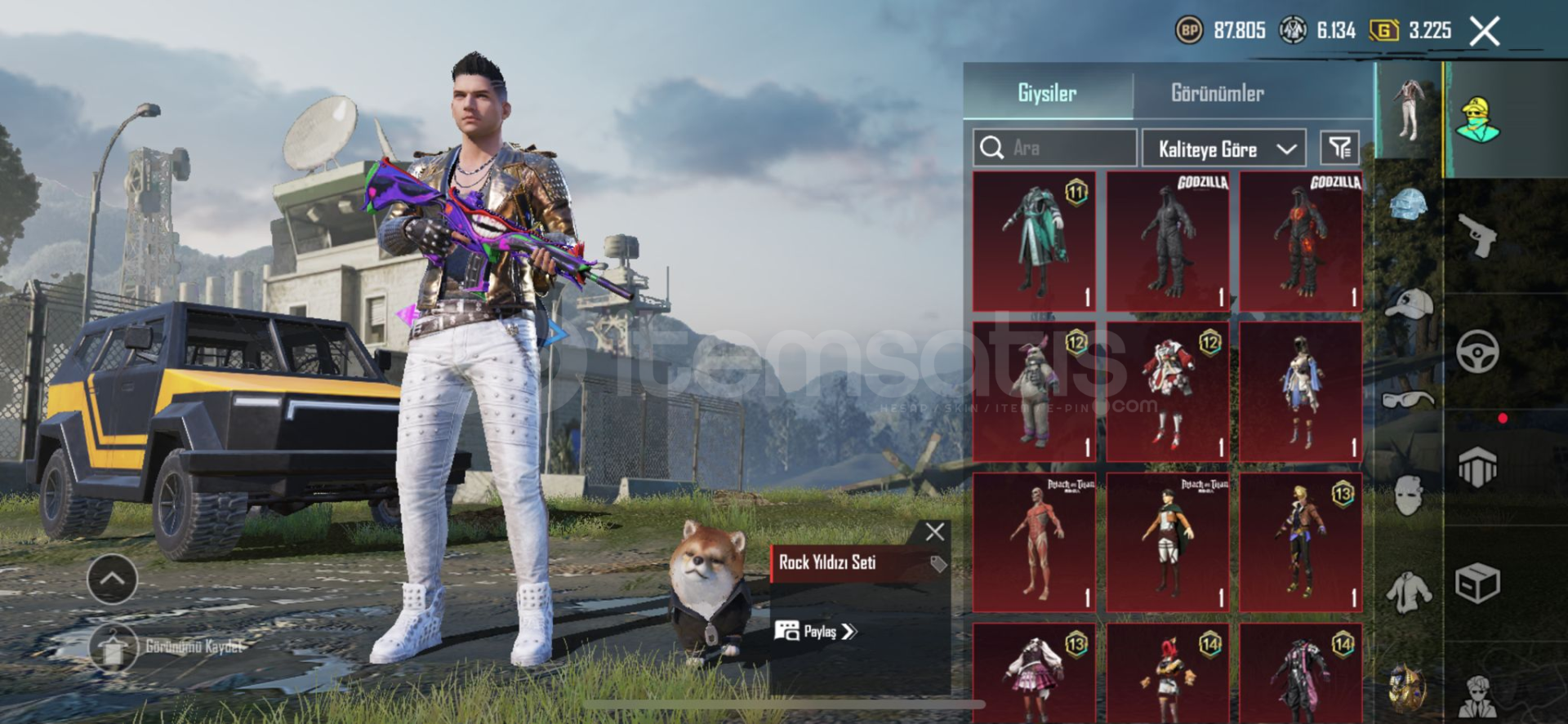Image resolution: width=1568 pixels, height=724 pixels.
Task: Close the Rock Yıldızı Seti popup
Action: pyautogui.click(x=935, y=532)
